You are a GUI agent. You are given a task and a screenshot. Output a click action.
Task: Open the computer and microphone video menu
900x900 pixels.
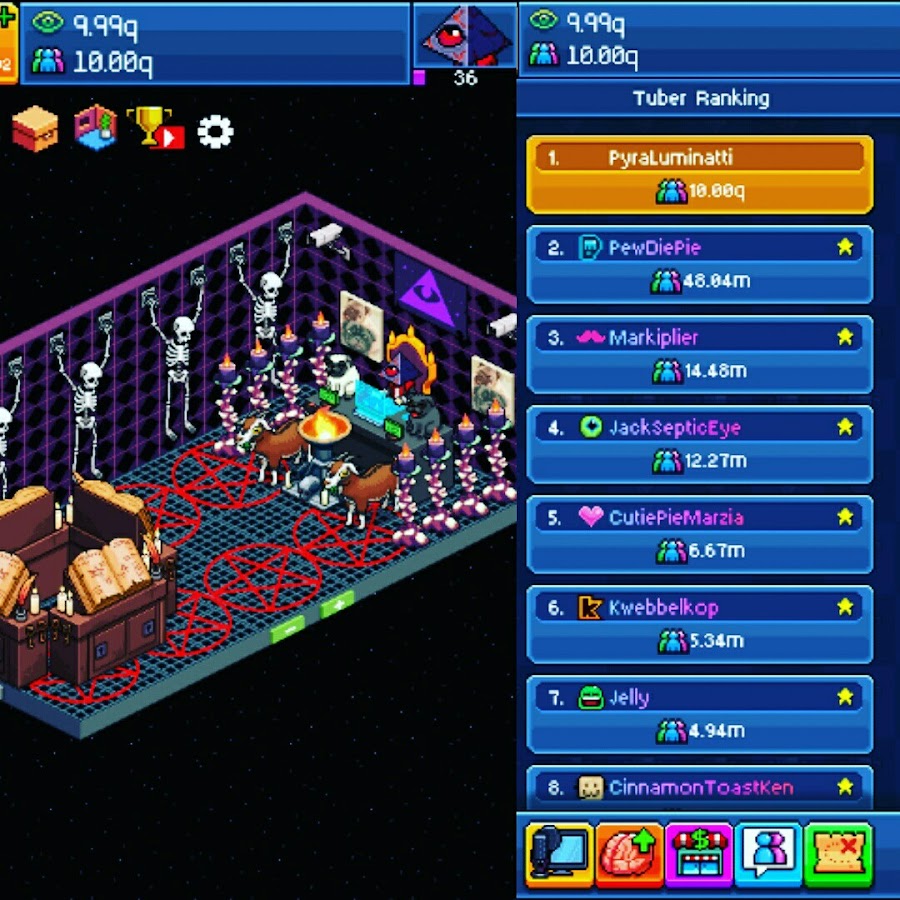560,853
